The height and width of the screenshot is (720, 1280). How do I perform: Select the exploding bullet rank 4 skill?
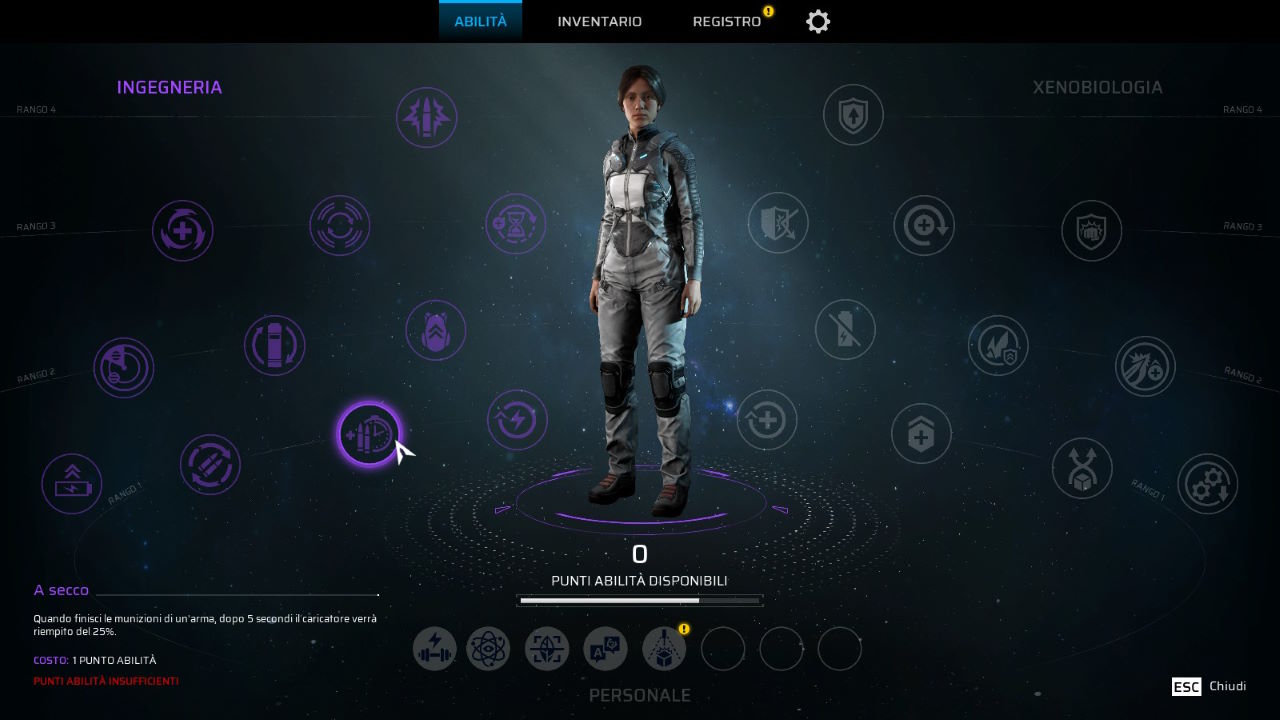pos(427,118)
